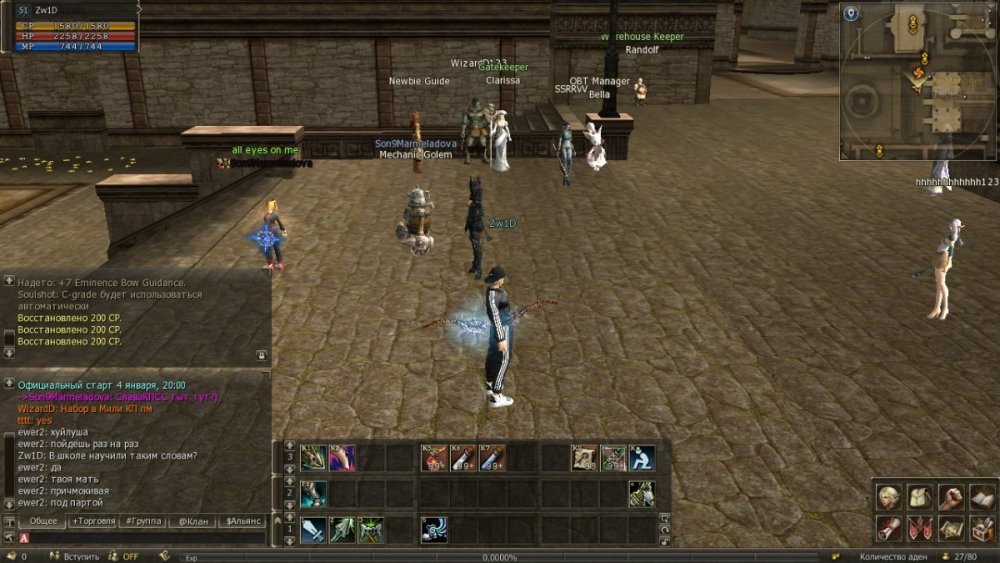Open the inventory bag icon

pyautogui.click(x=920, y=497)
